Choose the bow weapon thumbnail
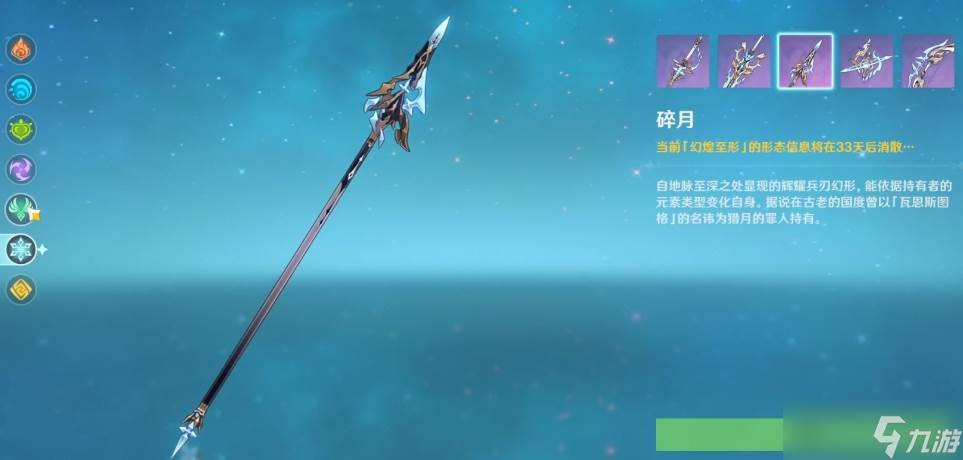963x460 pixels. [x=927, y=62]
